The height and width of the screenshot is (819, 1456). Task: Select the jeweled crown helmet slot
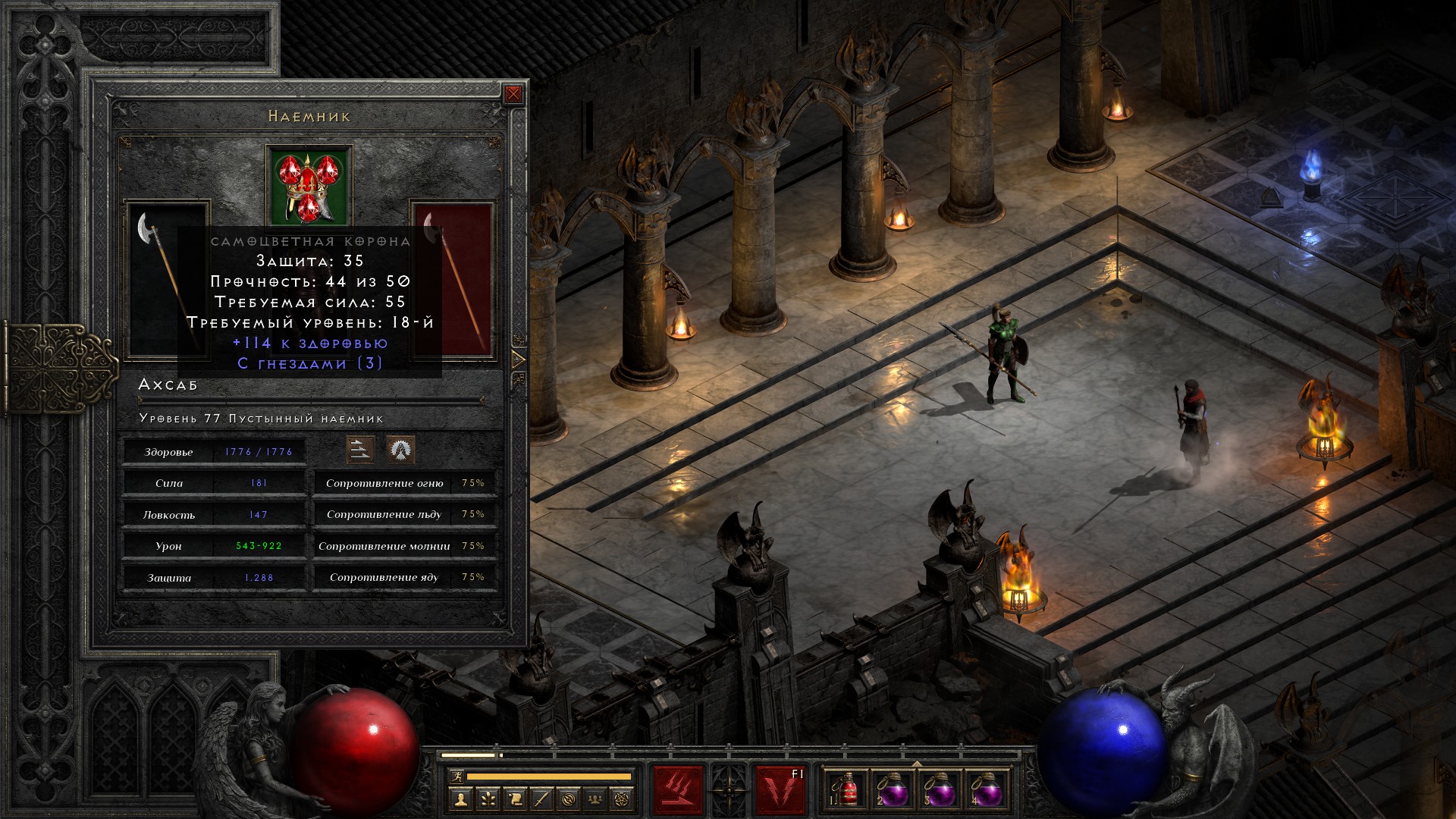point(309,185)
